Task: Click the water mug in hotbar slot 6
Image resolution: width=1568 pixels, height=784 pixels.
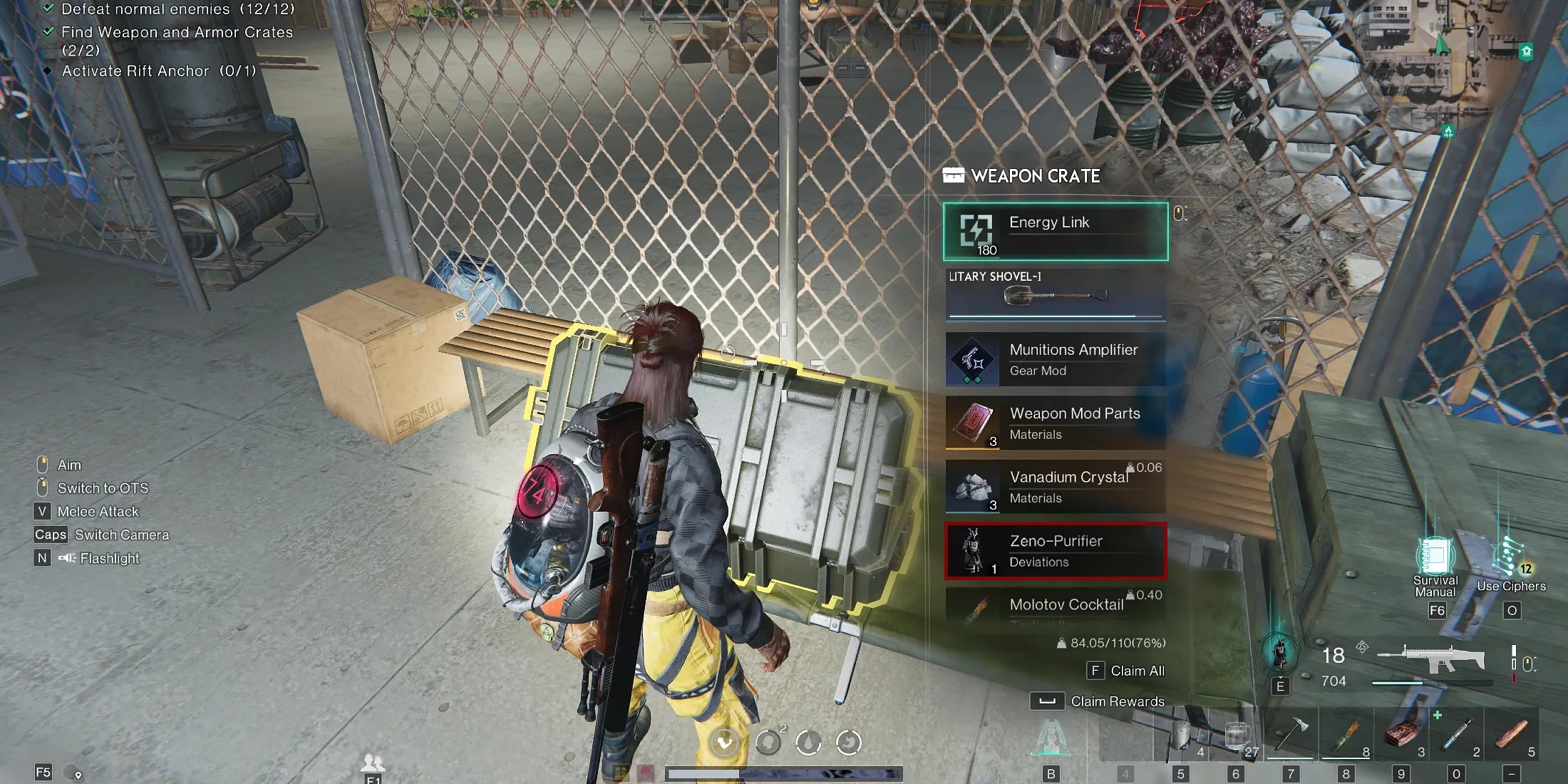Action: [1235, 734]
